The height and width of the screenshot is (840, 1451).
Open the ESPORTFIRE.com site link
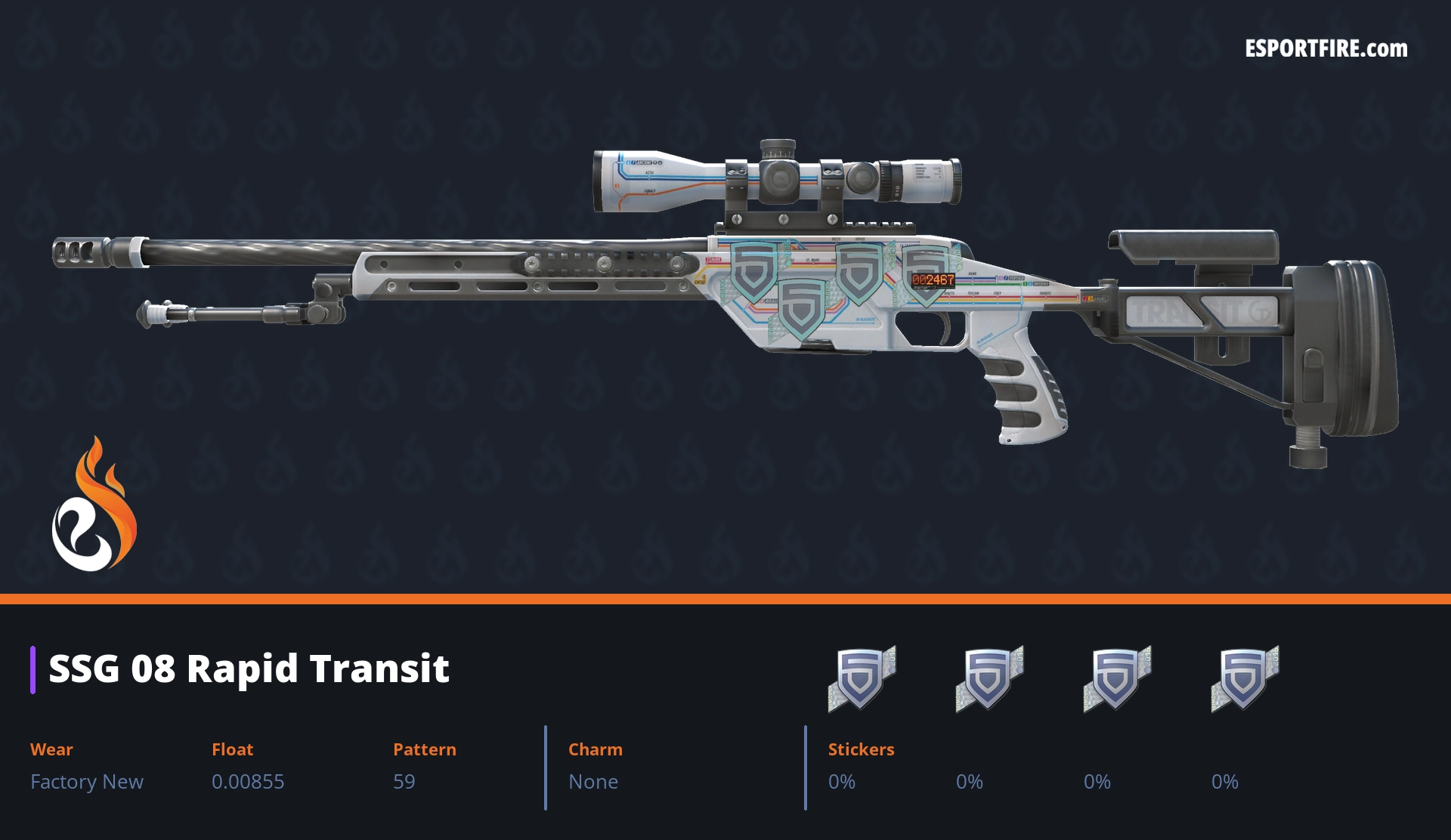pyautogui.click(x=1326, y=49)
